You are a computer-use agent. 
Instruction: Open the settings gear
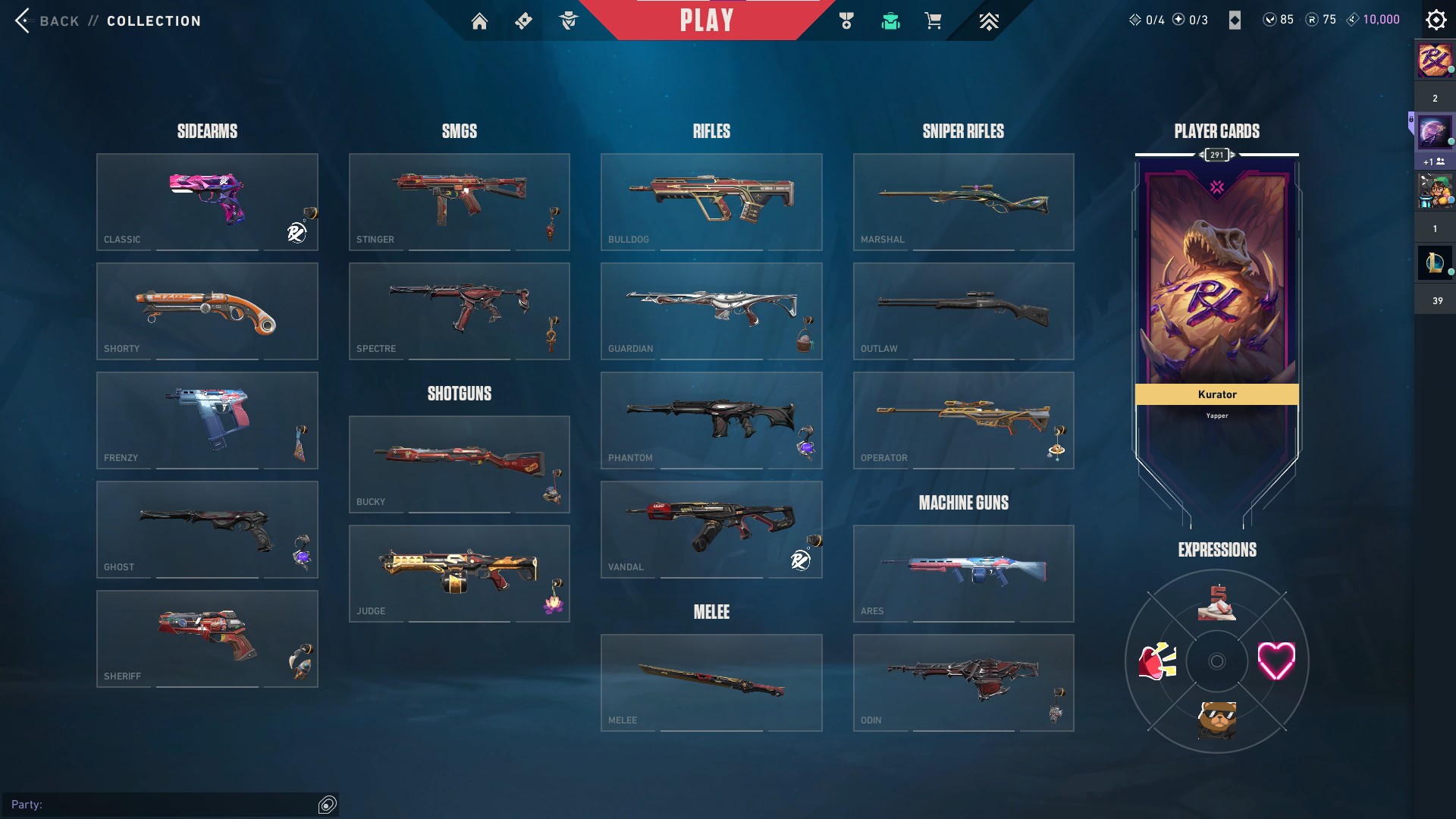pyautogui.click(x=1436, y=20)
